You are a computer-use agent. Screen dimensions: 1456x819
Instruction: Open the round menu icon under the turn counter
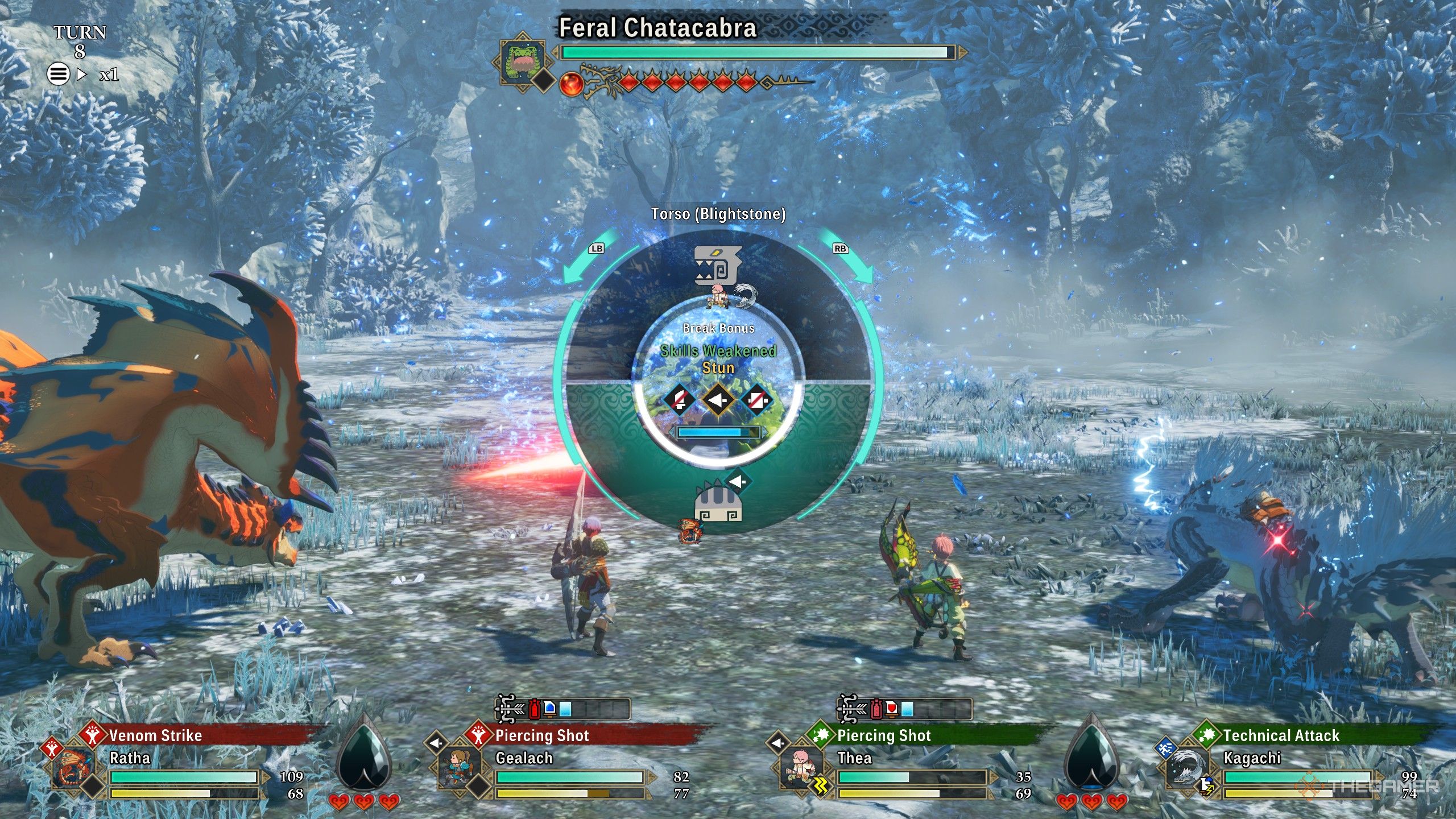click(58, 74)
